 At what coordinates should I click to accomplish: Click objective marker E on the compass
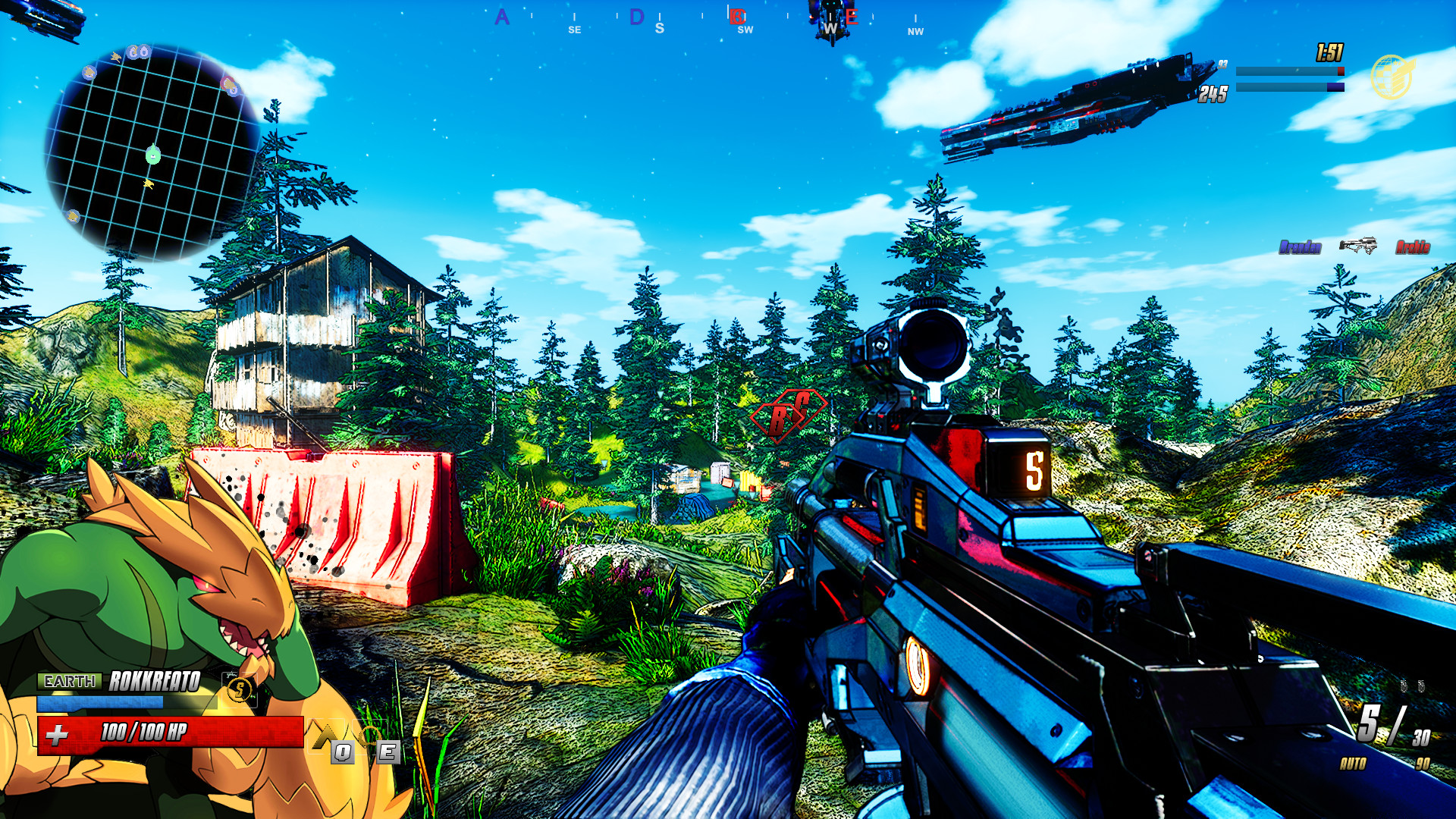(x=853, y=15)
